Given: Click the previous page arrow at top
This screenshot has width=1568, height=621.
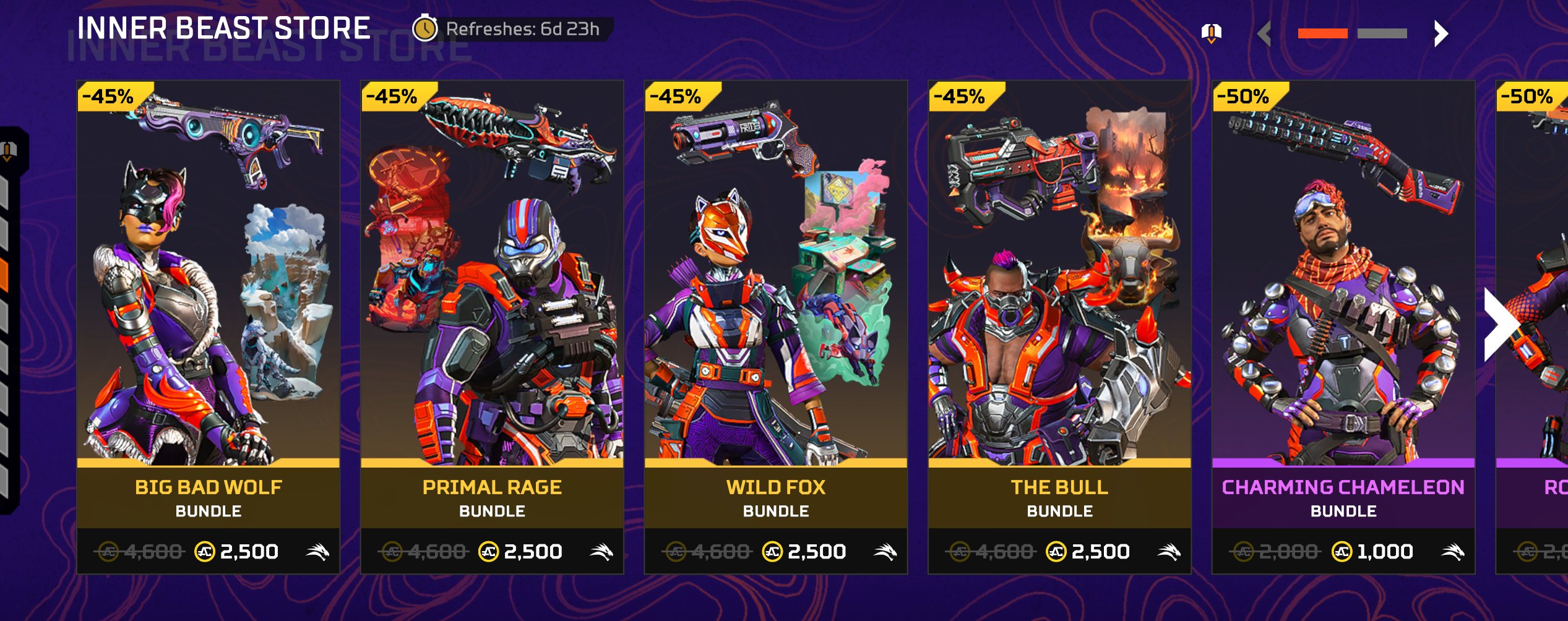Looking at the screenshot, I should (1265, 33).
